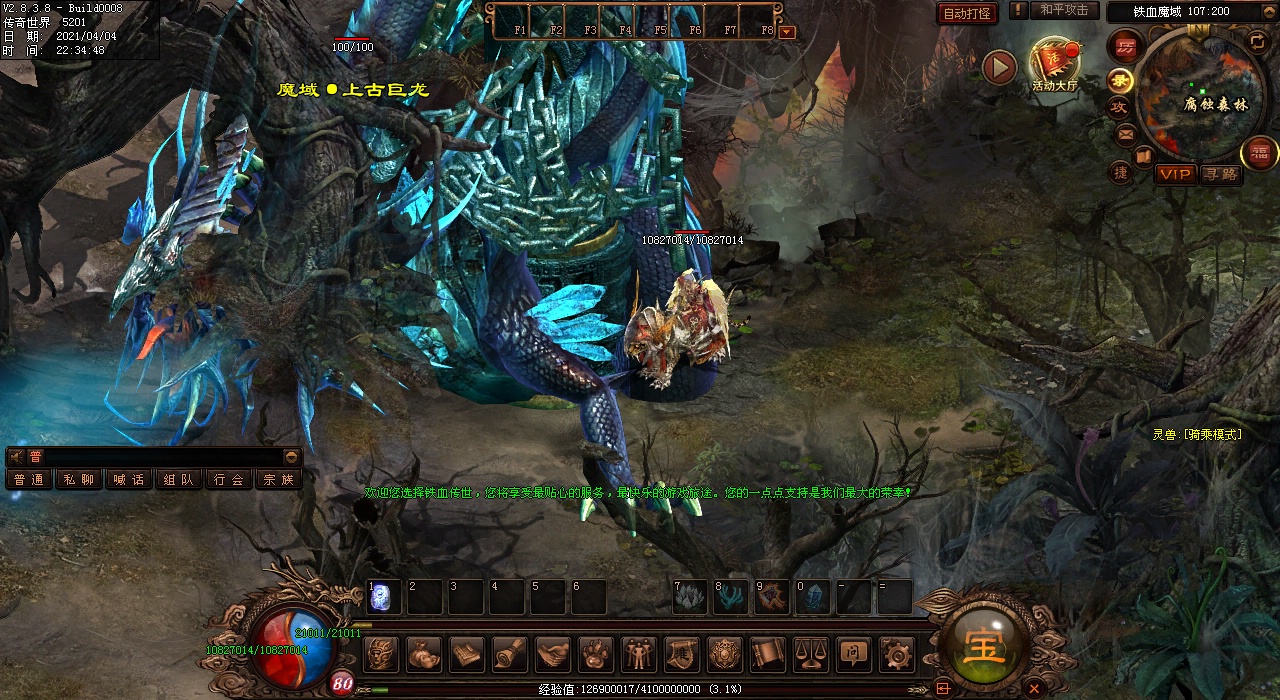1280x700 pixels.
Task: Activate 寻路 pathfinding button
Action: point(1220,174)
